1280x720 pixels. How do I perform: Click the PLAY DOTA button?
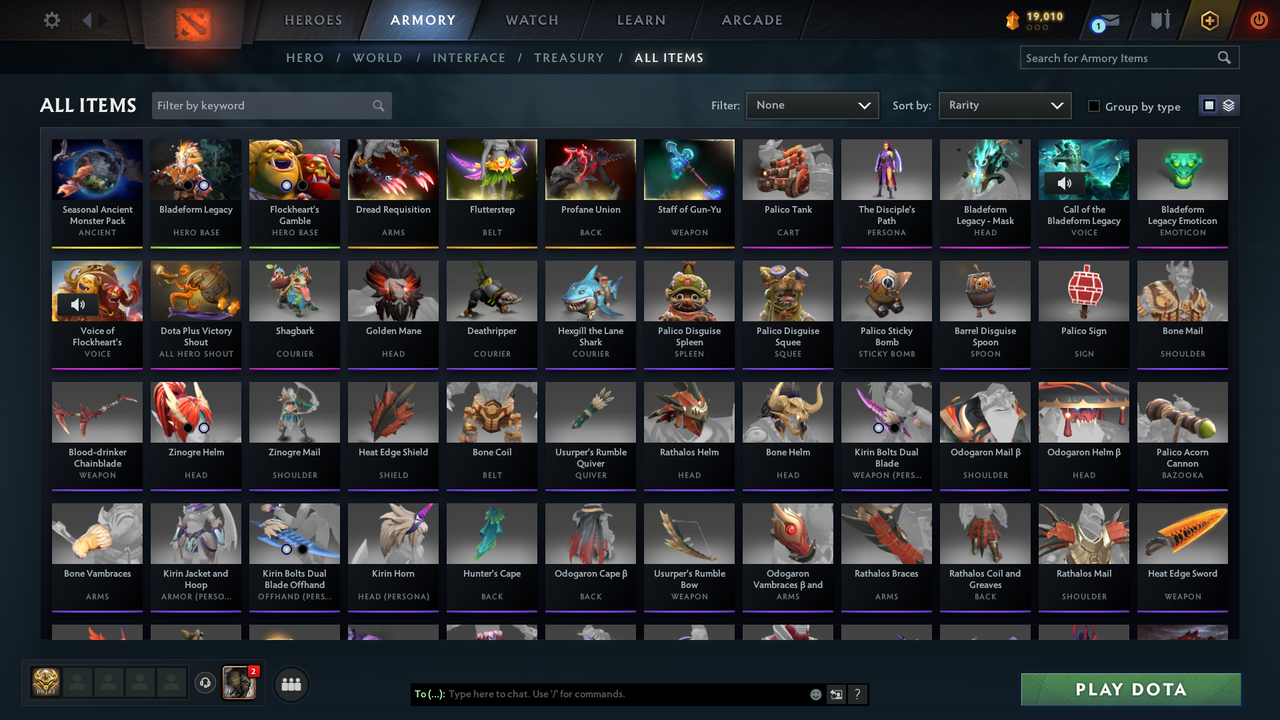1130,689
